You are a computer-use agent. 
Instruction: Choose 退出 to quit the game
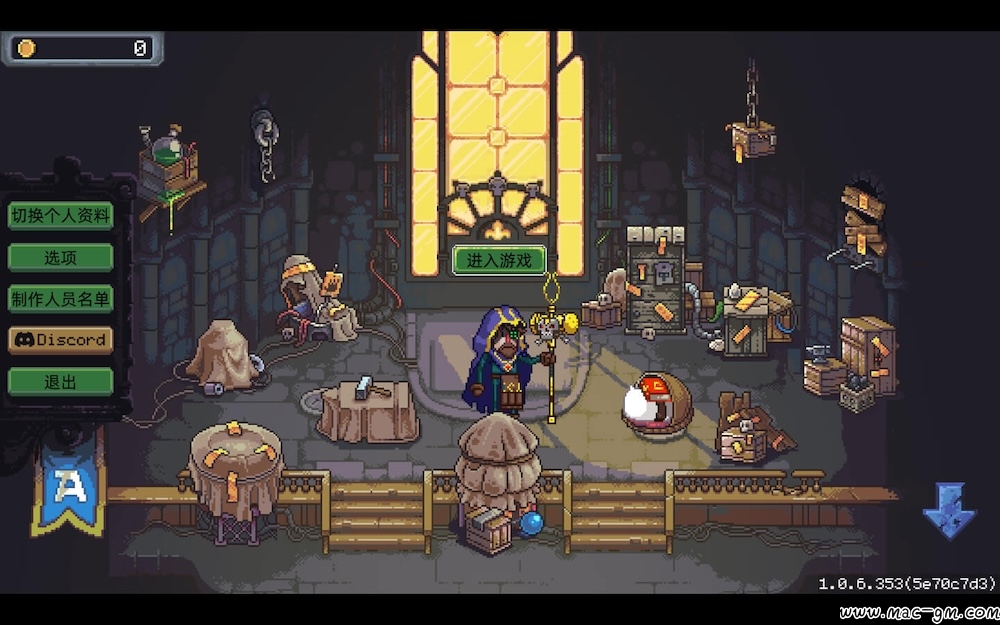[60, 381]
